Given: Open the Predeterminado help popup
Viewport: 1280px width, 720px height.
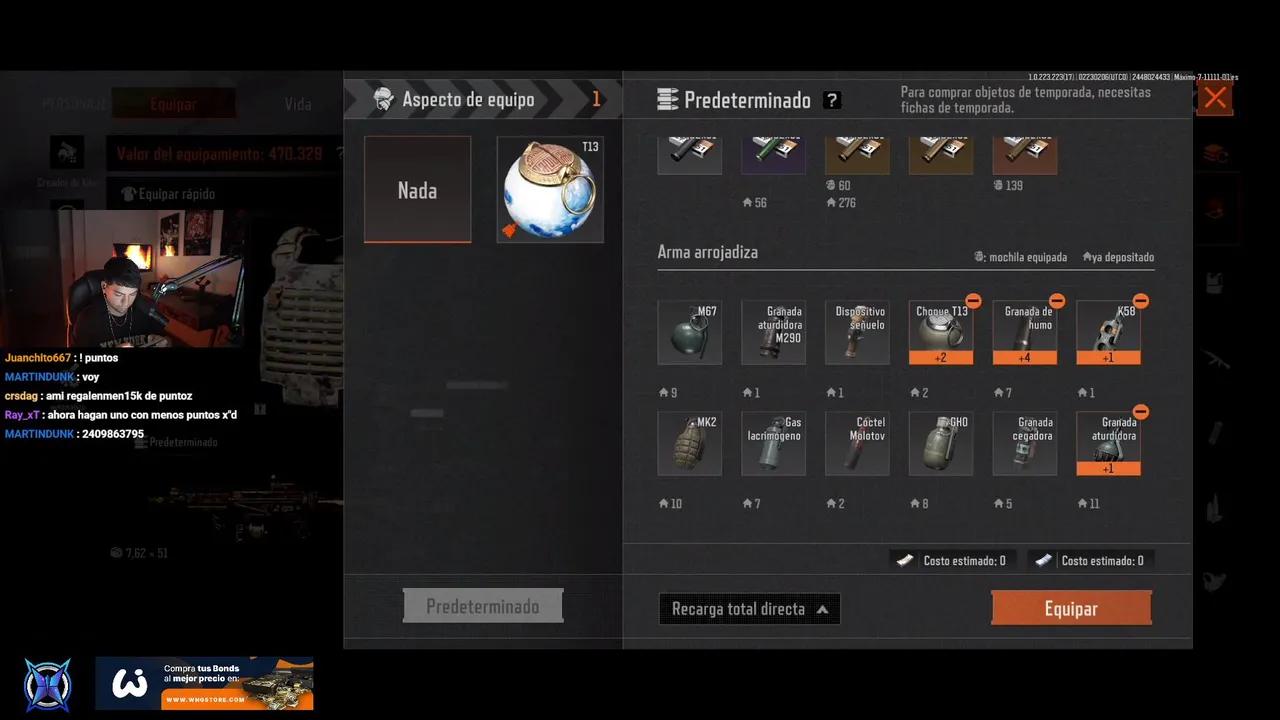Looking at the screenshot, I should [832, 100].
